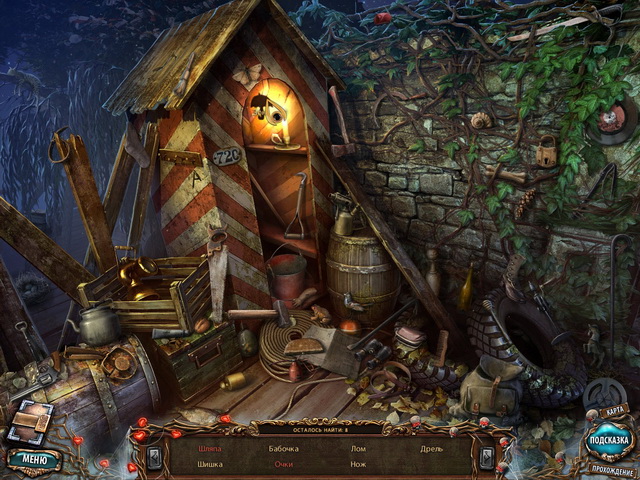
Task: Select the red word Шляпа in list
Action: point(209,449)
